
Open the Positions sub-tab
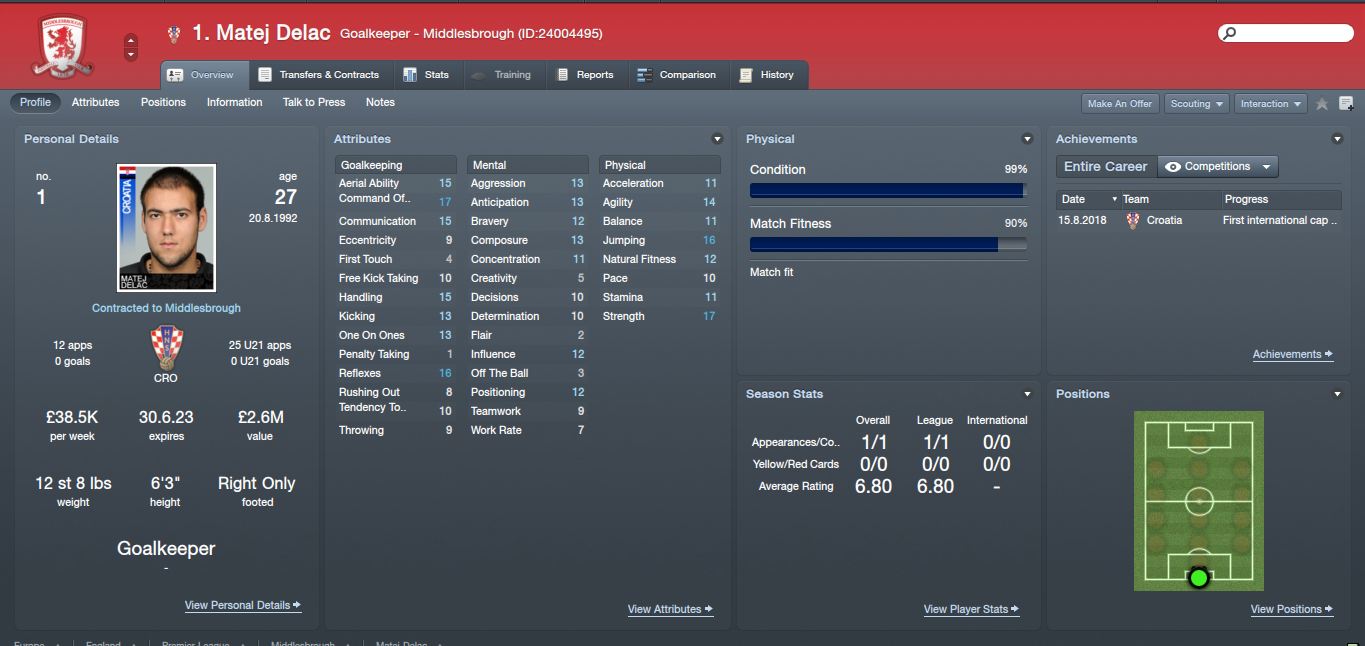[x=163, y=102]
